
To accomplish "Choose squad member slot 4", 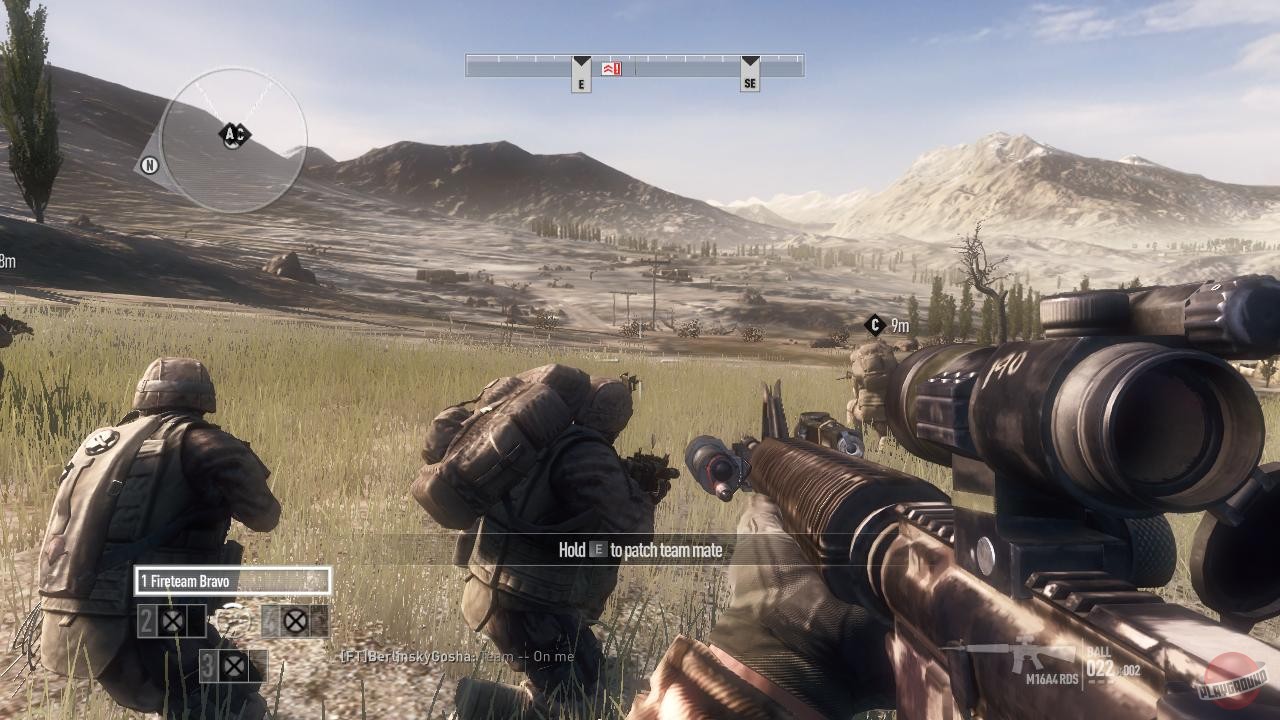I will pyautogui.click(x=294, y=622).
